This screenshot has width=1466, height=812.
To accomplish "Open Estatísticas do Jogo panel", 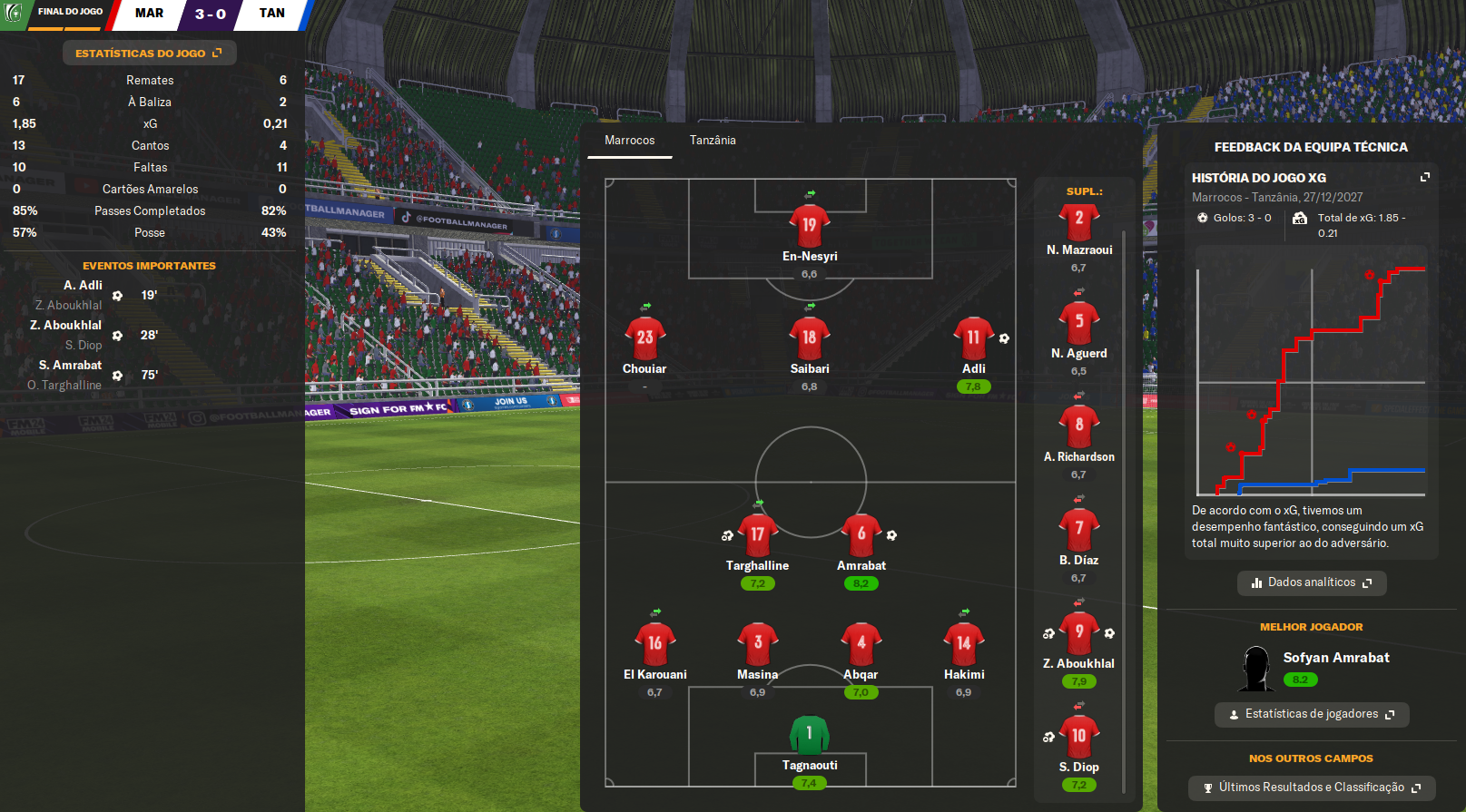I will coord(149,54).
